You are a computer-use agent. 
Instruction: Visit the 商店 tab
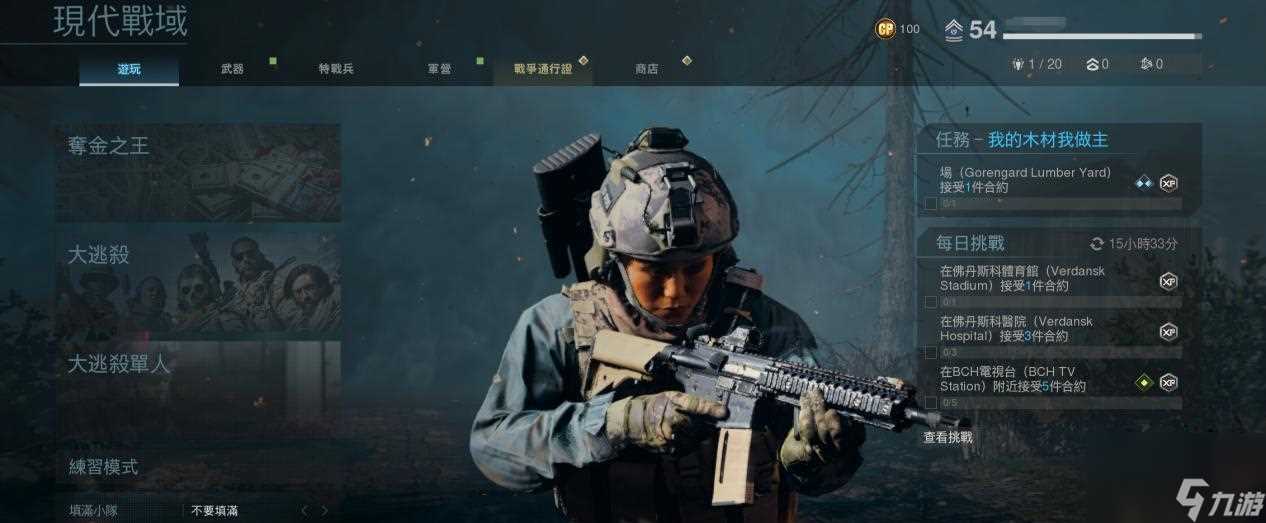[x=646, y=69]
